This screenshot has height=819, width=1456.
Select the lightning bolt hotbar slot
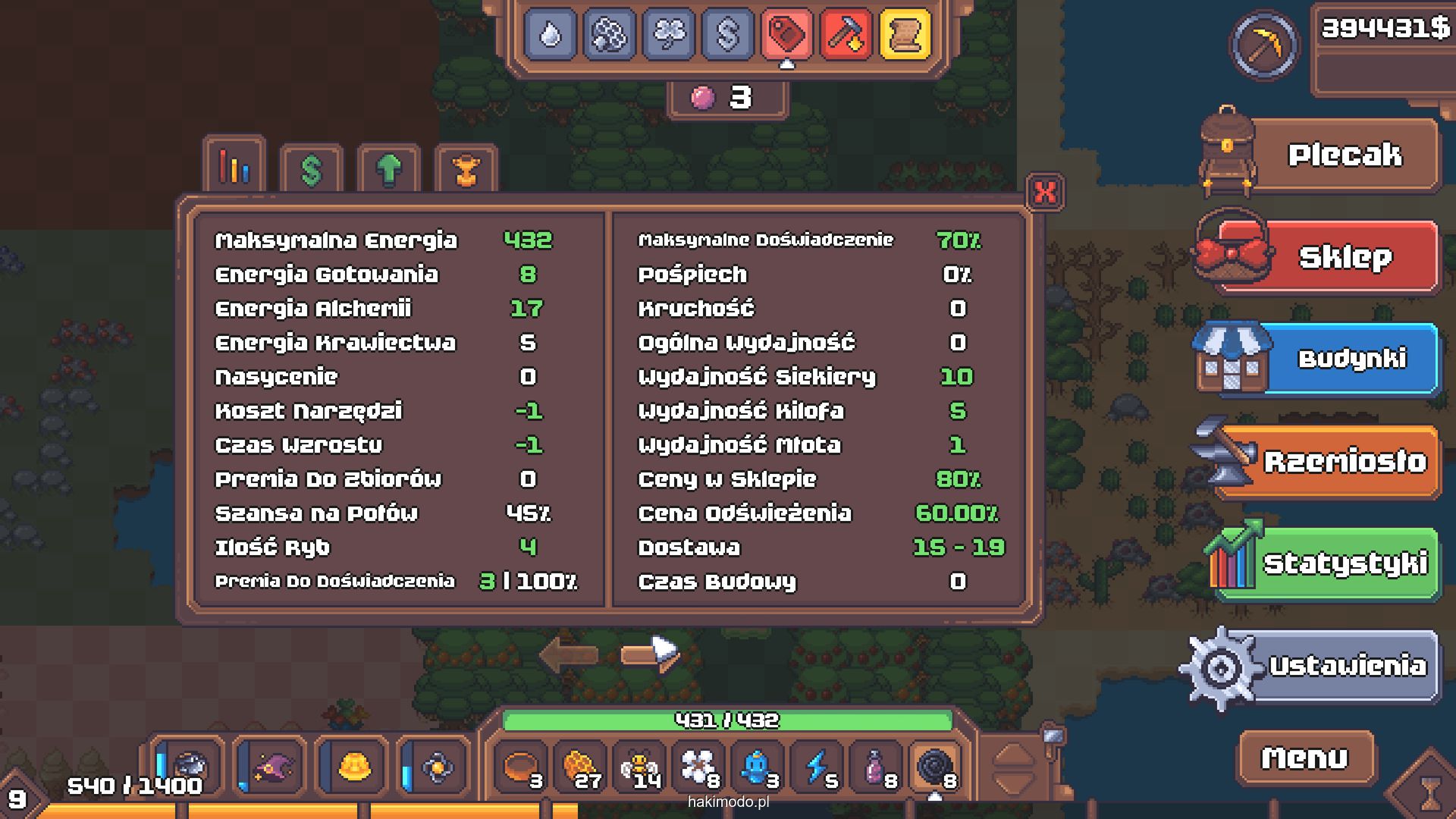click(817, 767)
